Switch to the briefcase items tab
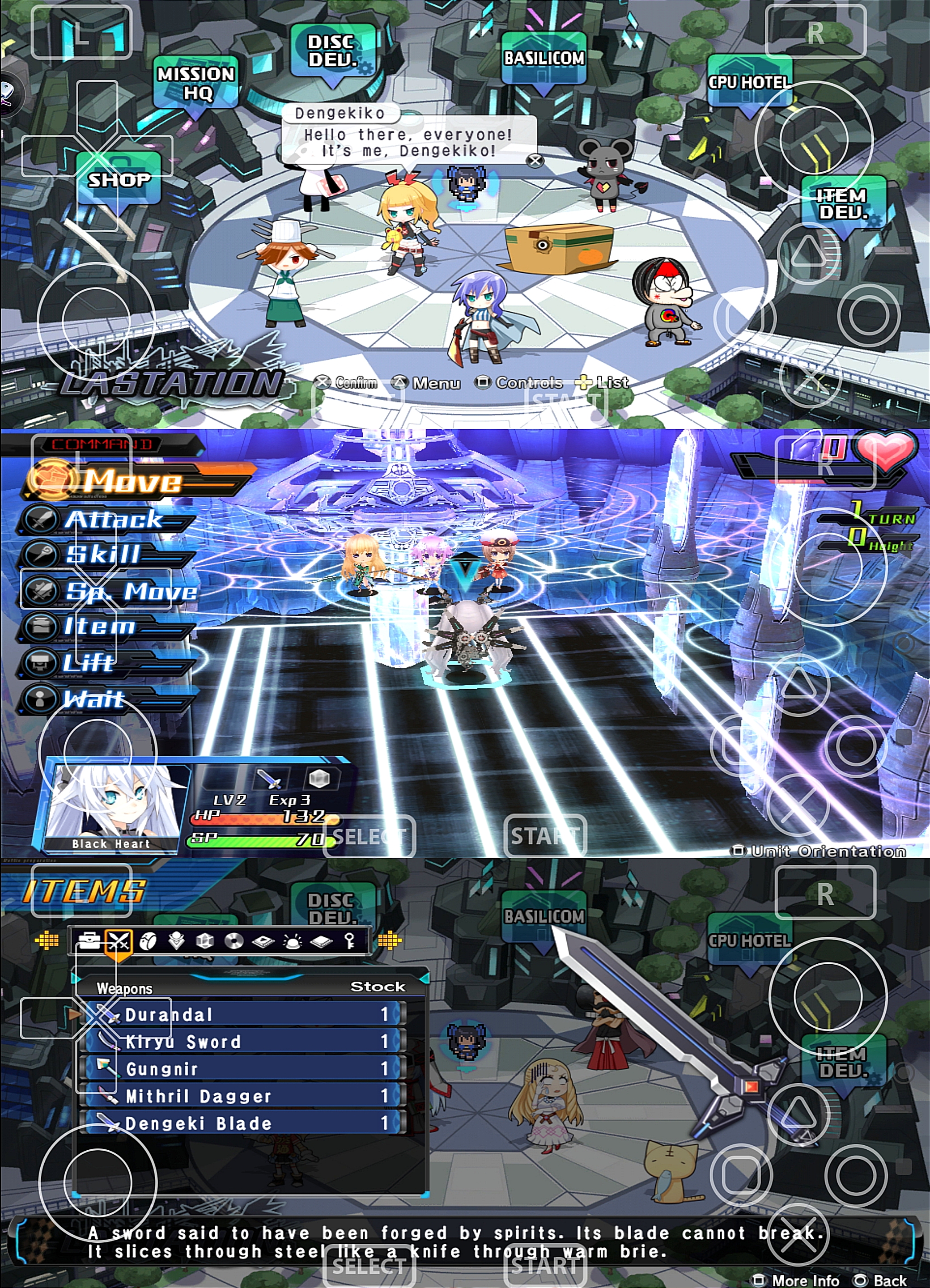 click(x=89, y=941)
